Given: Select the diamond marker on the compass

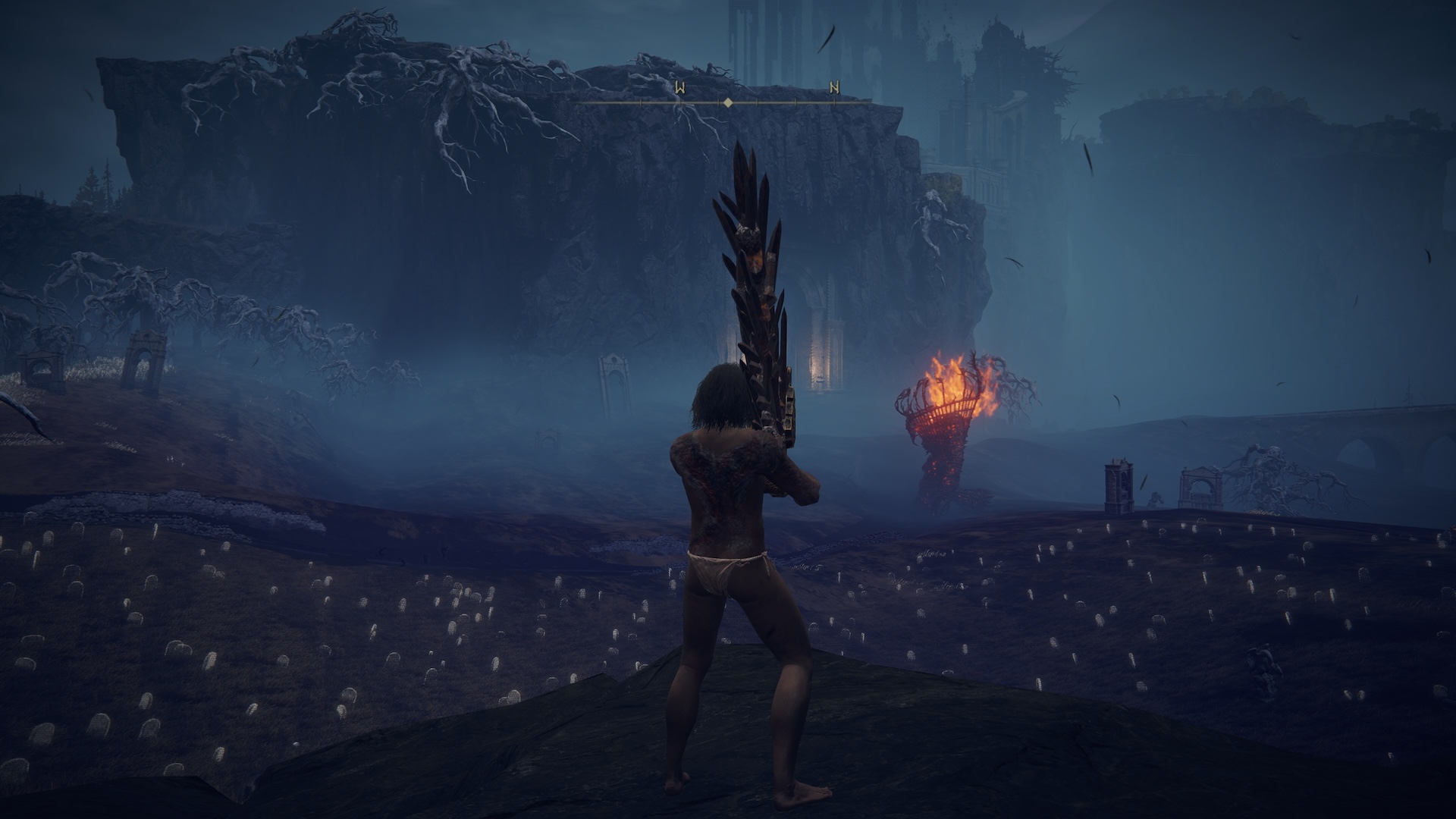Looking at the screenshot, I should pos(728,102).
